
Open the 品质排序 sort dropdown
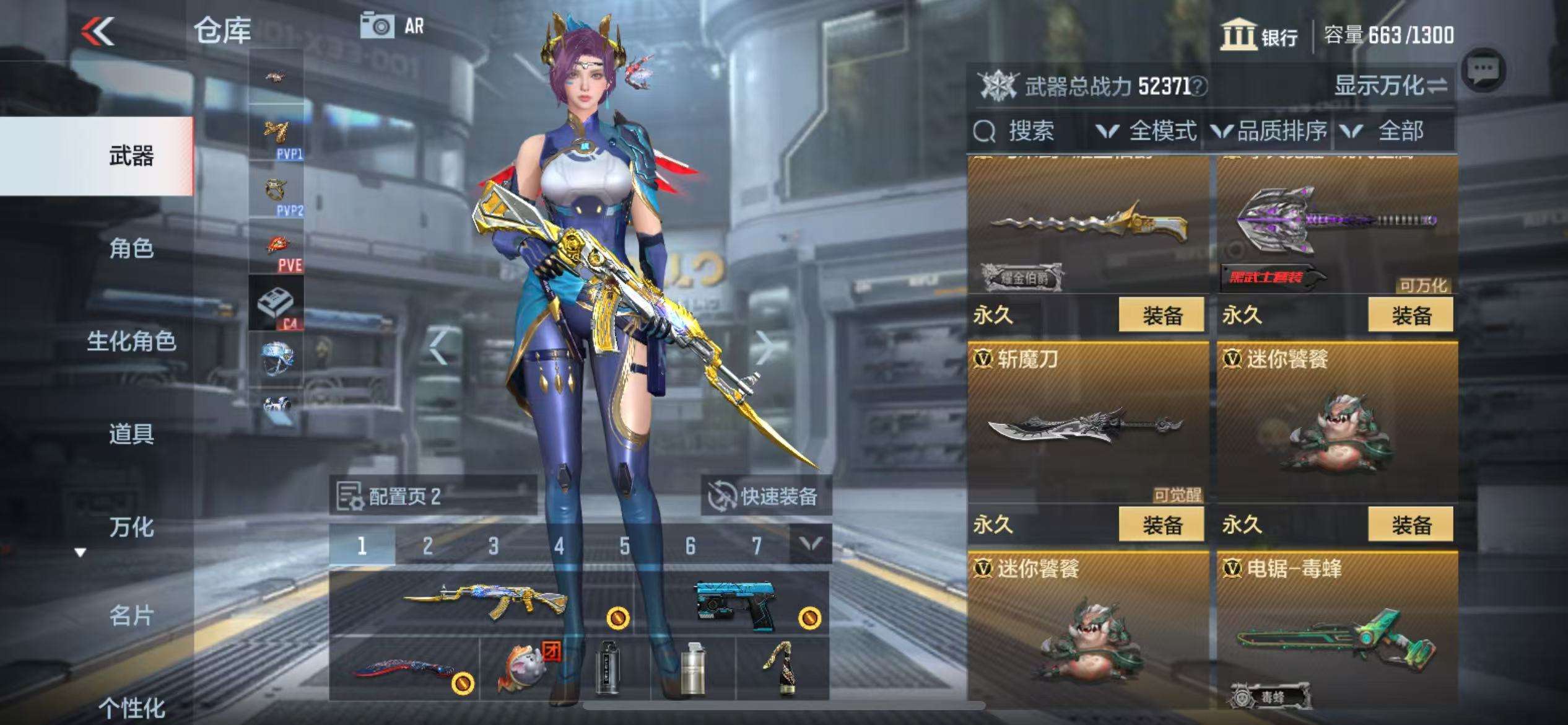click(1270, 131)
